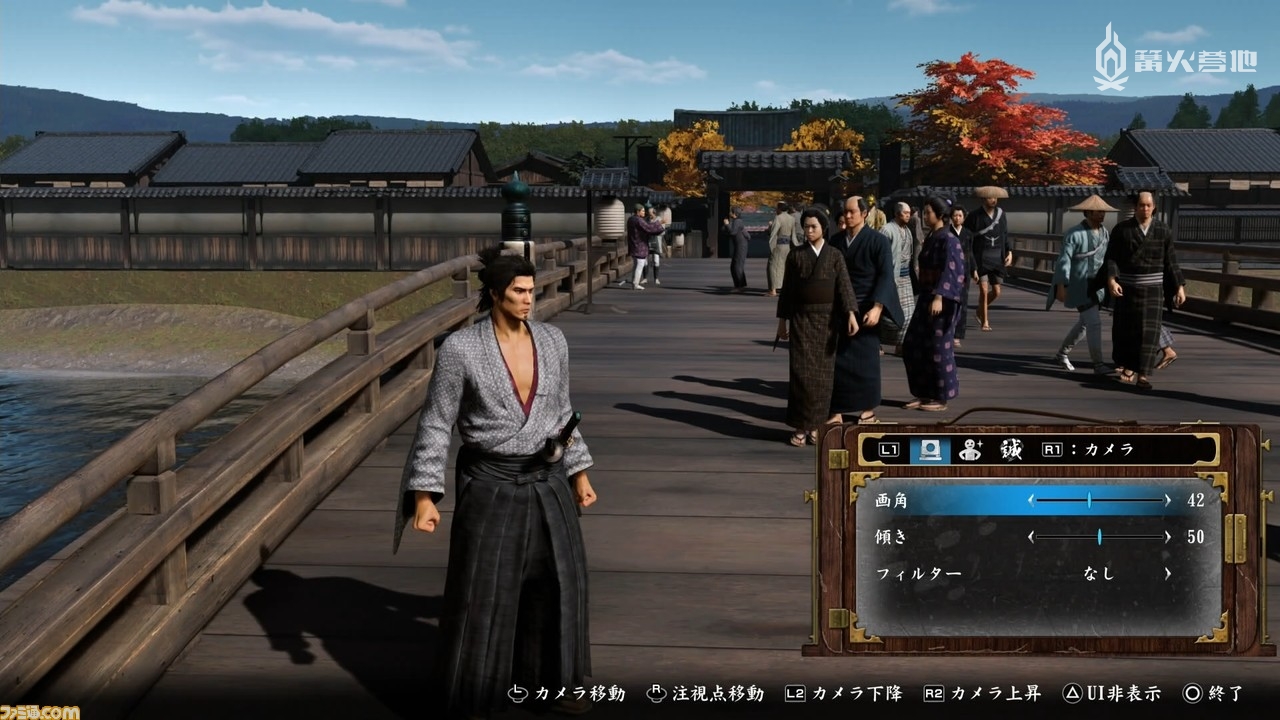Raise 傾き with its right arrow

point(1166,537)
